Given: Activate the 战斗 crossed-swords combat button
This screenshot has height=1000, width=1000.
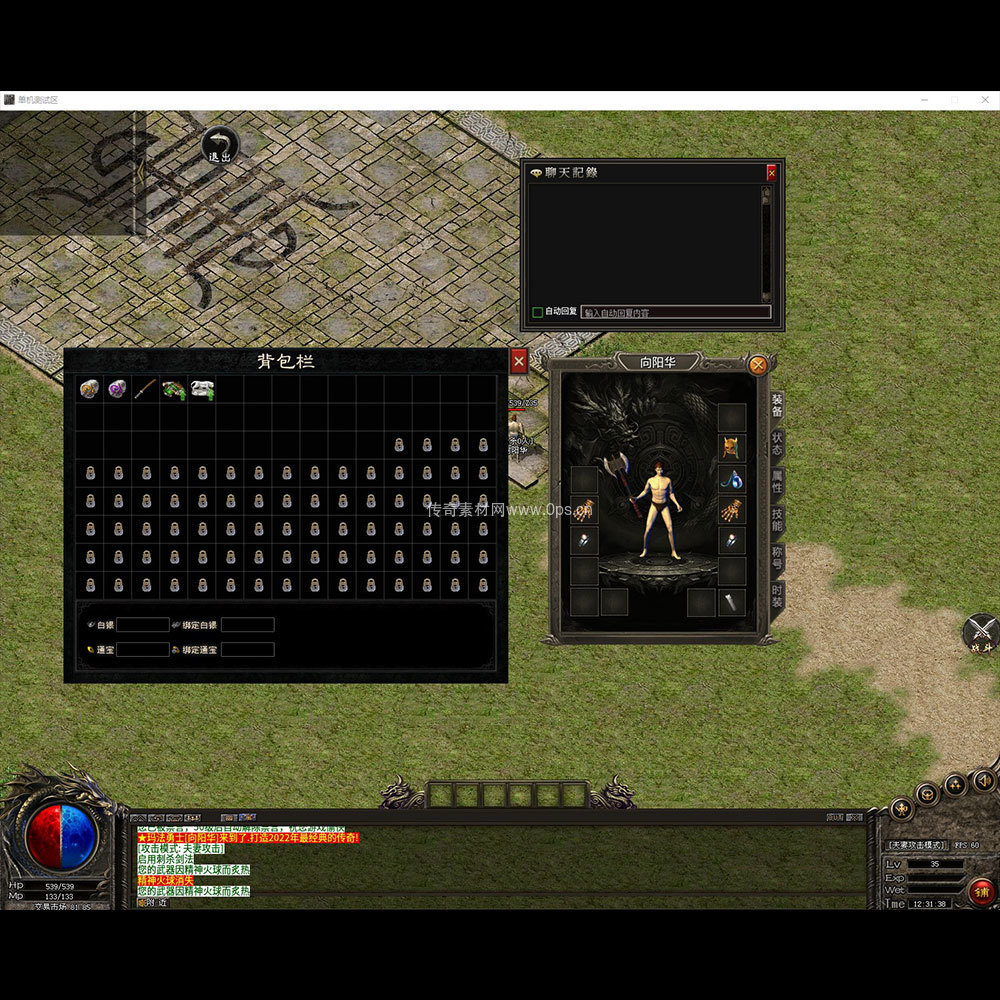Looking at the screenshot, I should 981,632.
